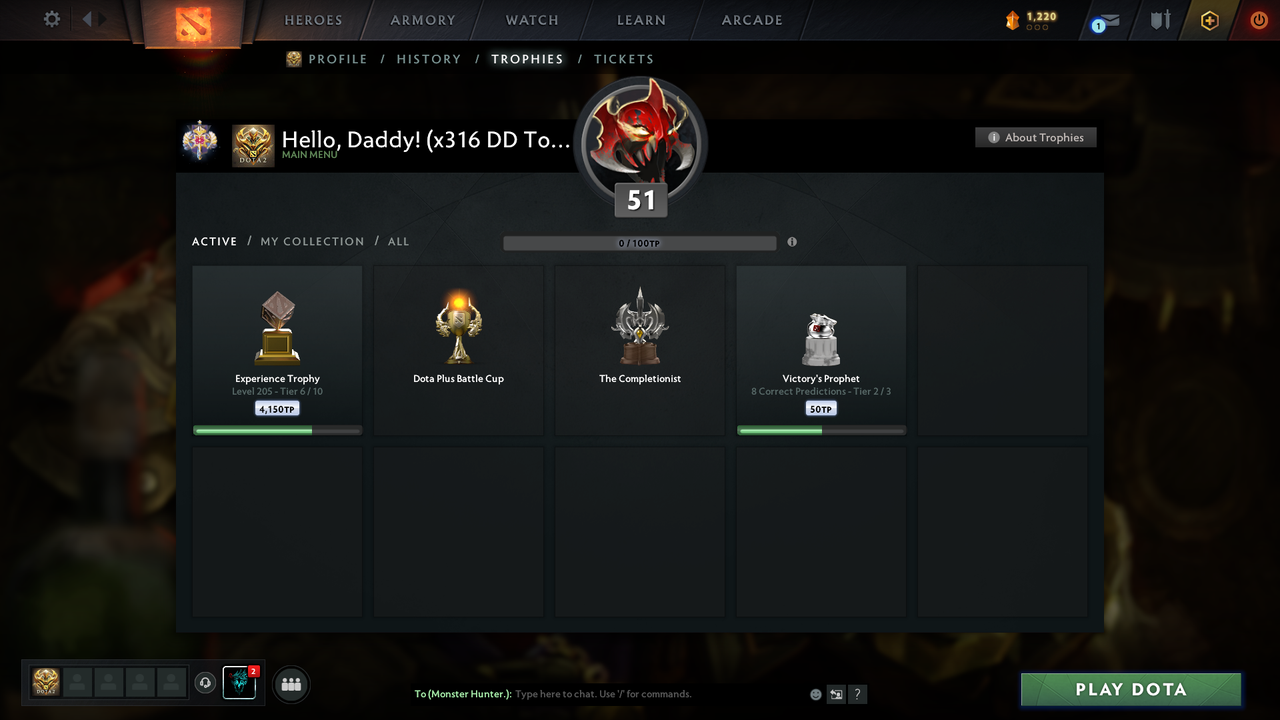
Task: Open the ARCADE menu
Action: tap(751, 20)
